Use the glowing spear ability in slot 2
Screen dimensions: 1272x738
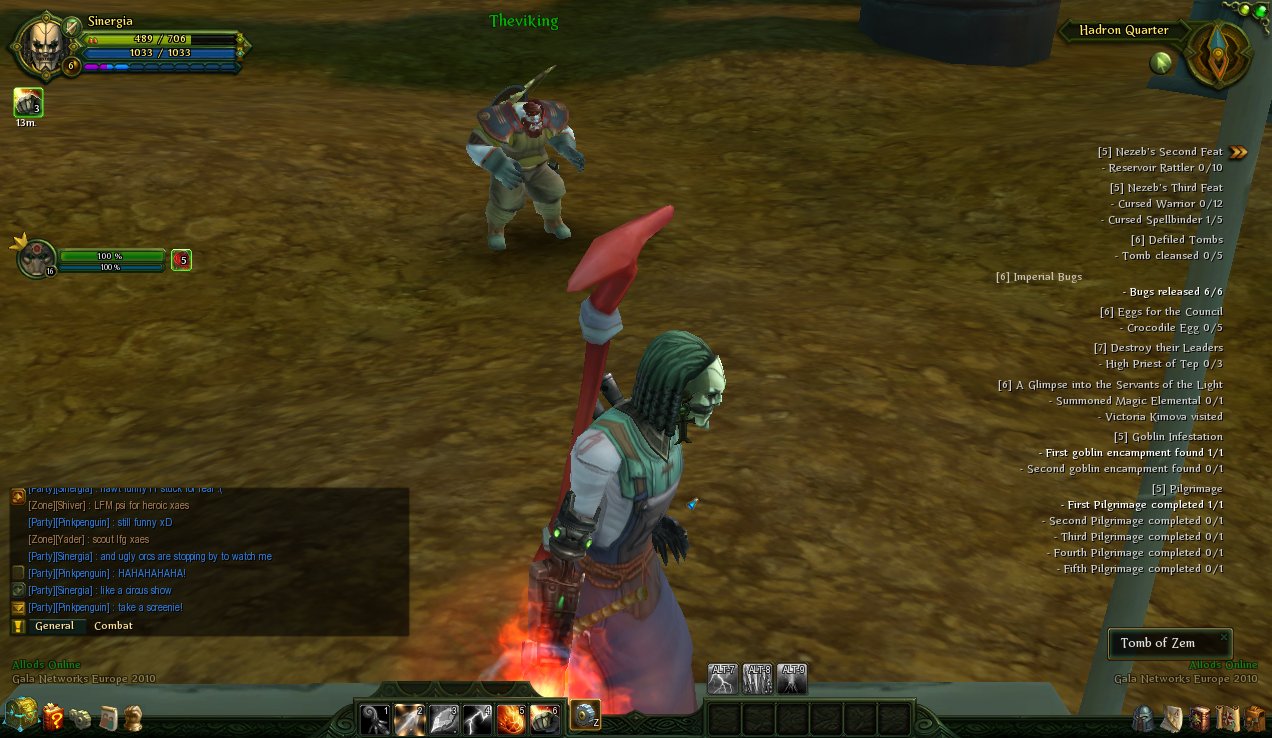click(x=409, y=719)
